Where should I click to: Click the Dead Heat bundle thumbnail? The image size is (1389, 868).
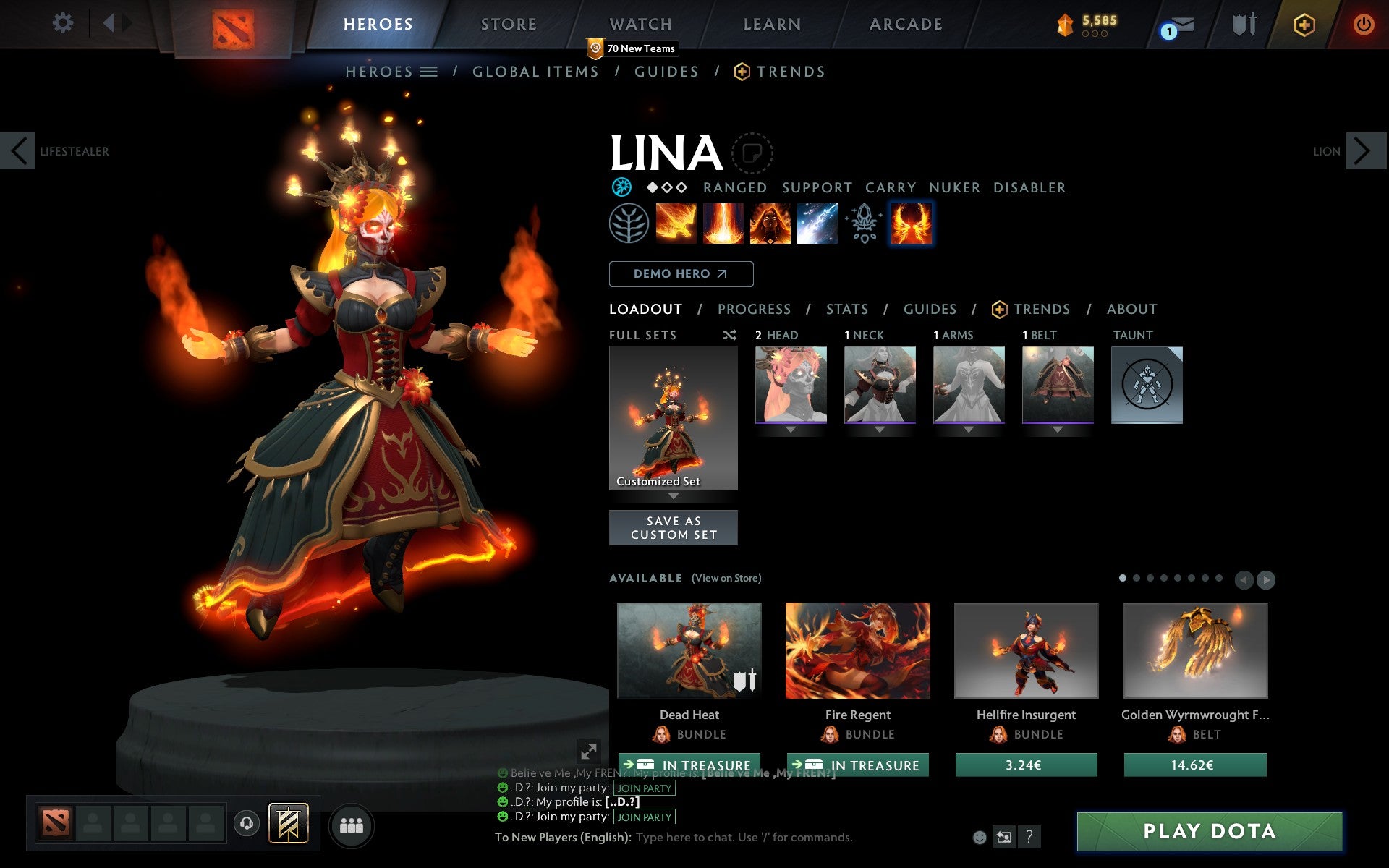pos(689,651)
